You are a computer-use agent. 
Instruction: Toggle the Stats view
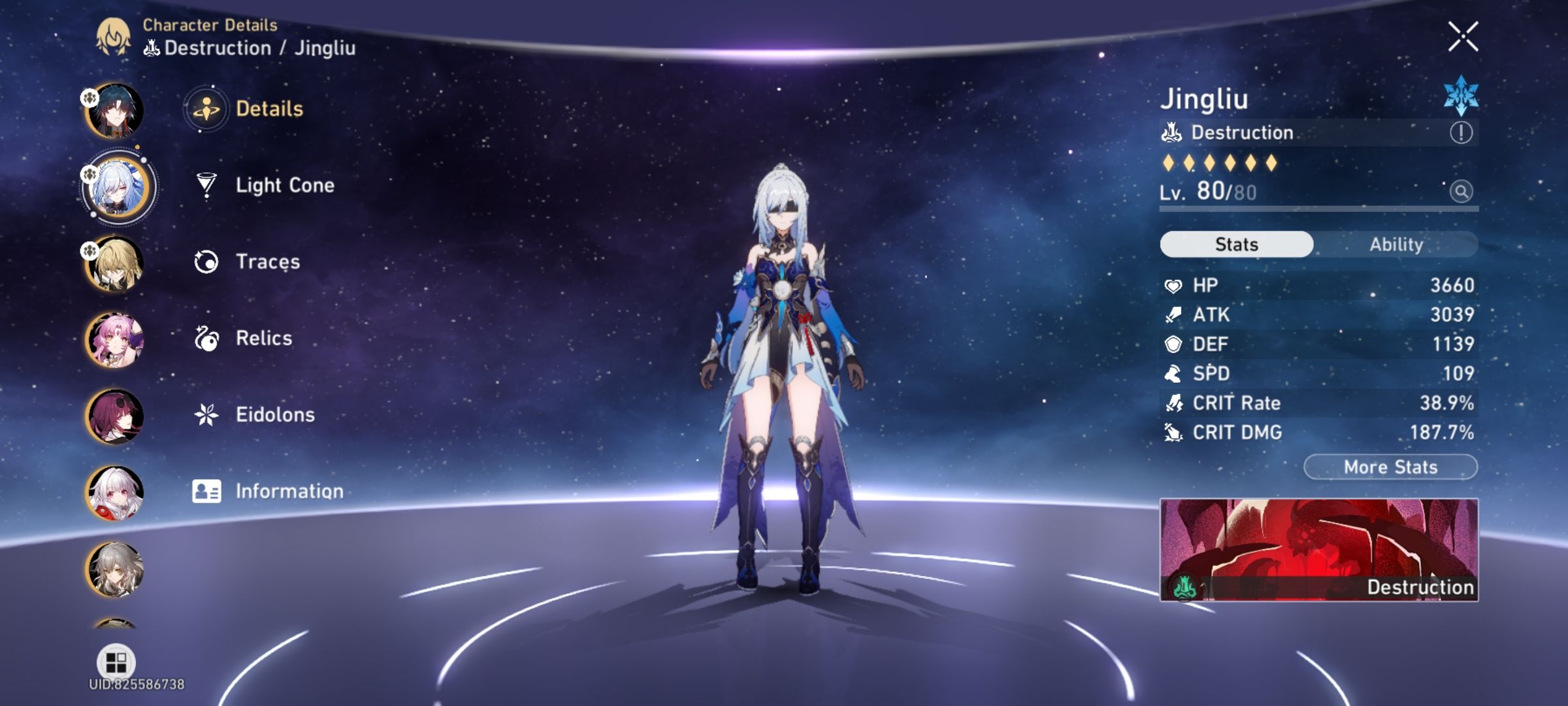1235,244
